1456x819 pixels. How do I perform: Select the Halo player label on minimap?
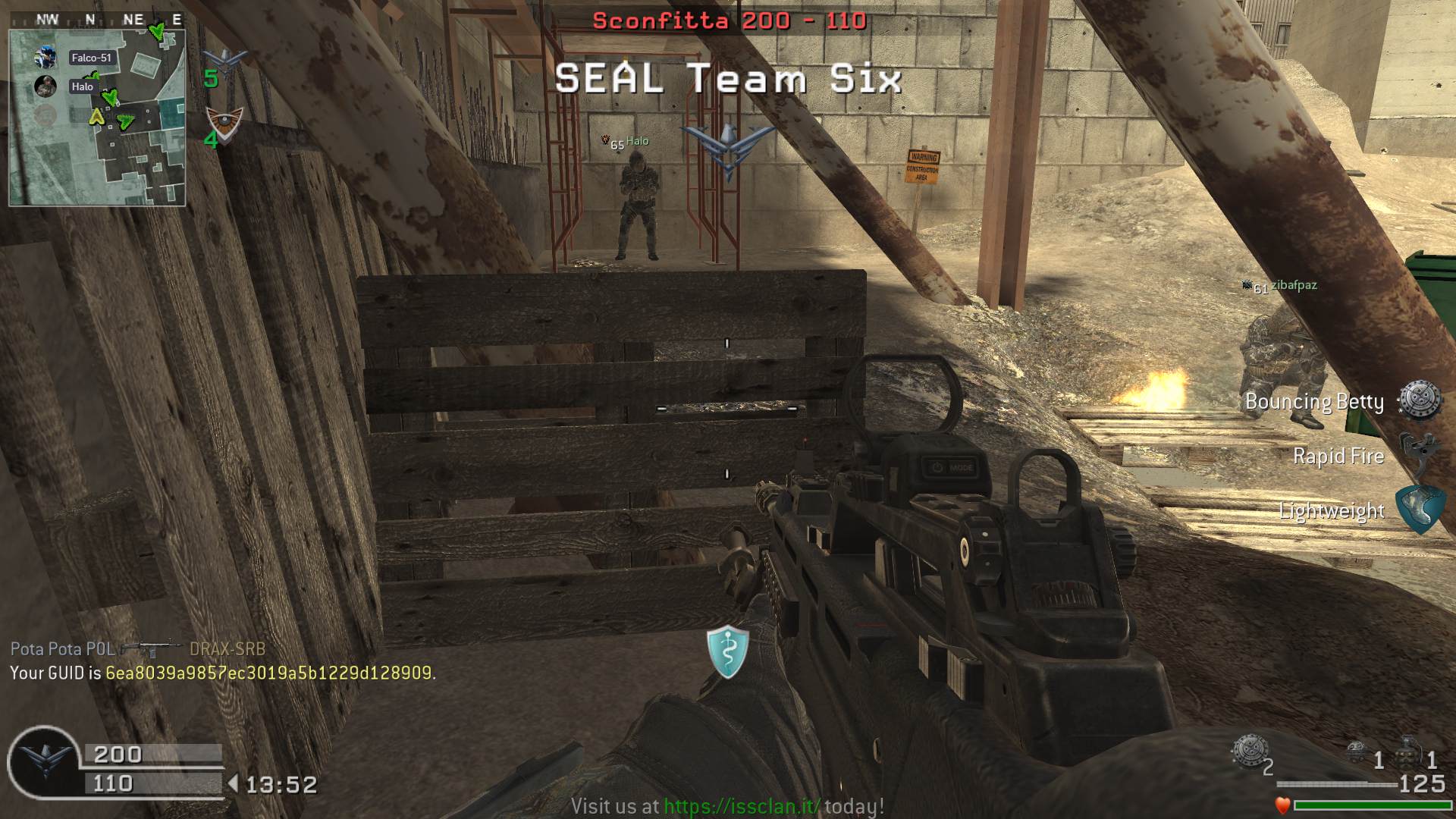coord(83,86)
